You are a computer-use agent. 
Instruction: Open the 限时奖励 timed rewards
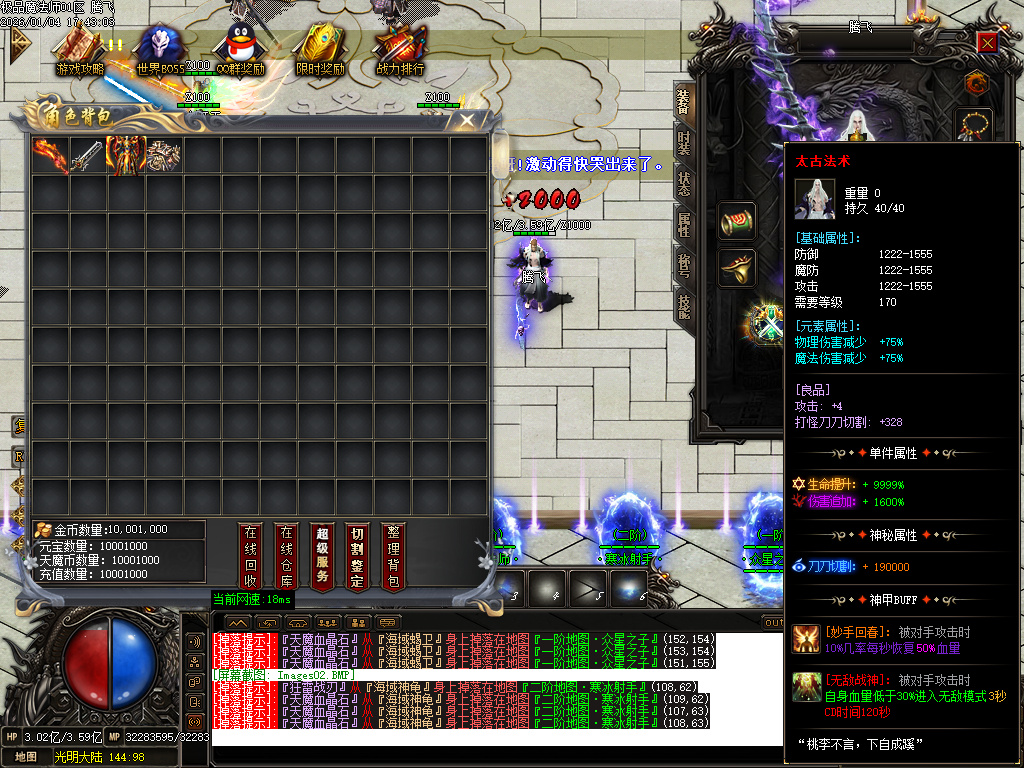pyautogui.click(x=320, y=48)
